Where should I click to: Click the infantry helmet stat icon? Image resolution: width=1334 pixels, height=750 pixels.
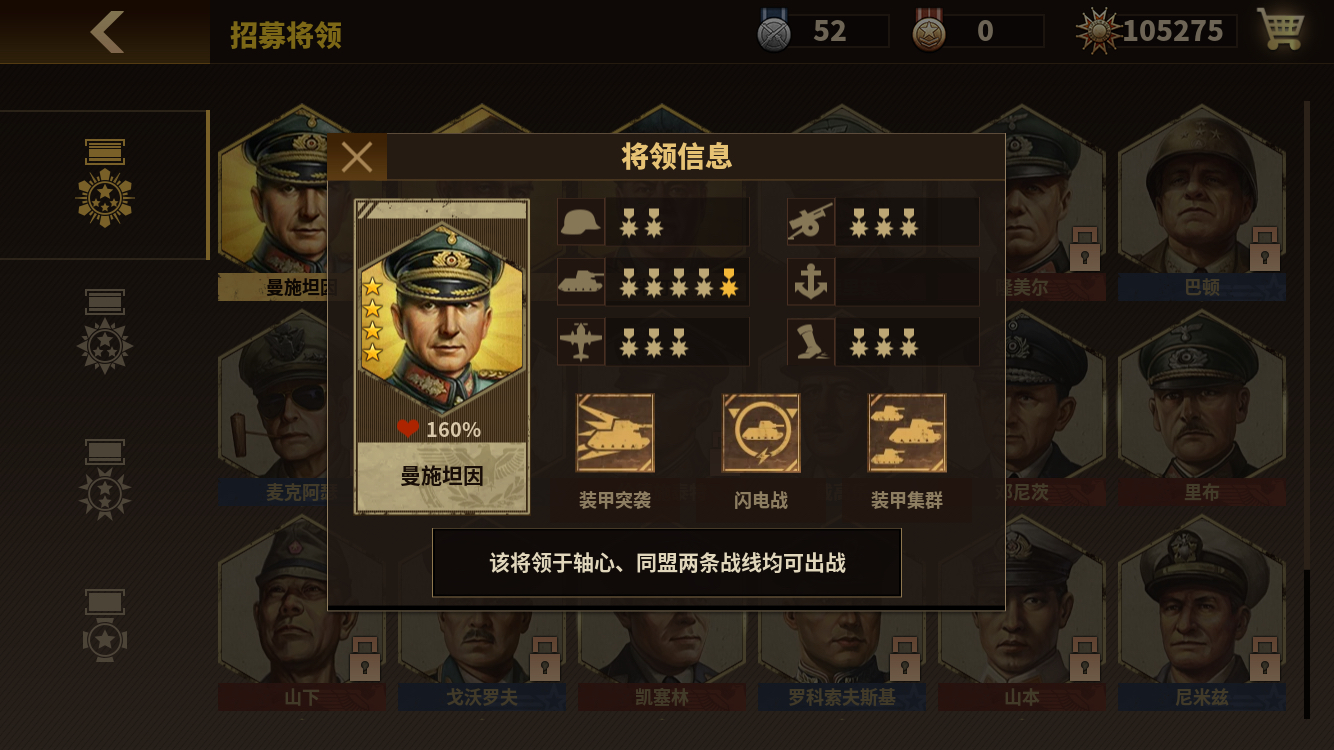tap(580, 222)
